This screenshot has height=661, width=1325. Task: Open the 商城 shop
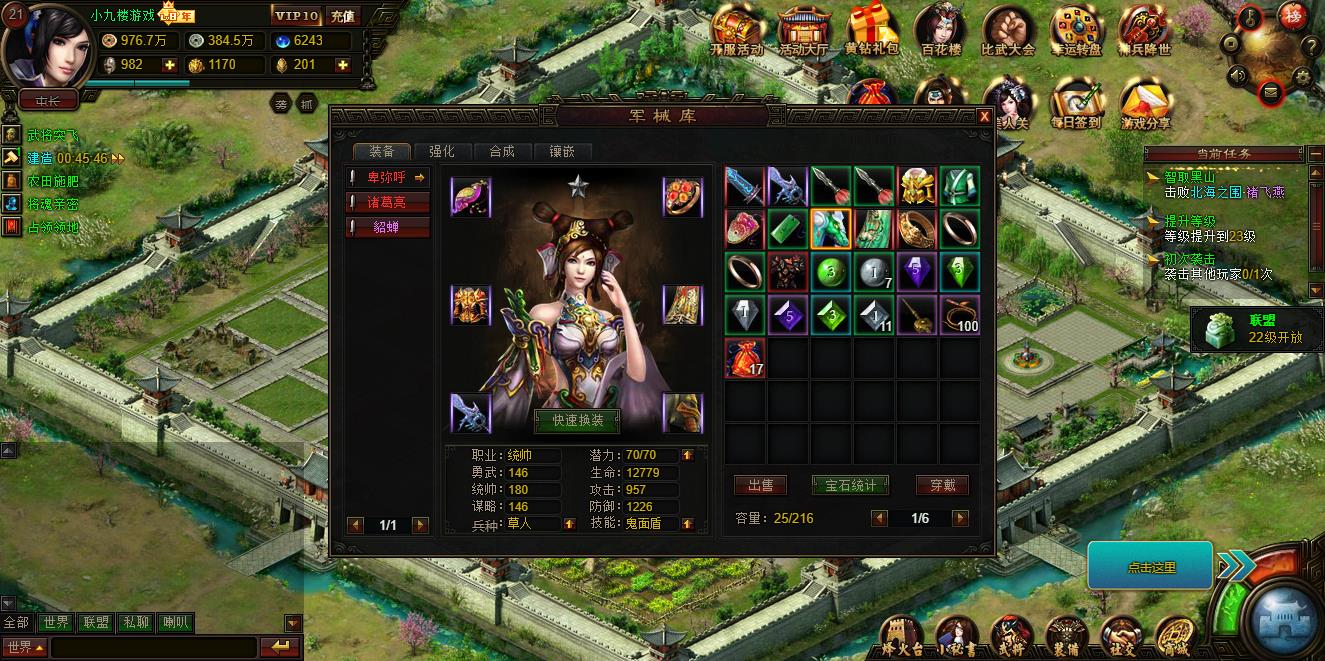point(1177,636)
